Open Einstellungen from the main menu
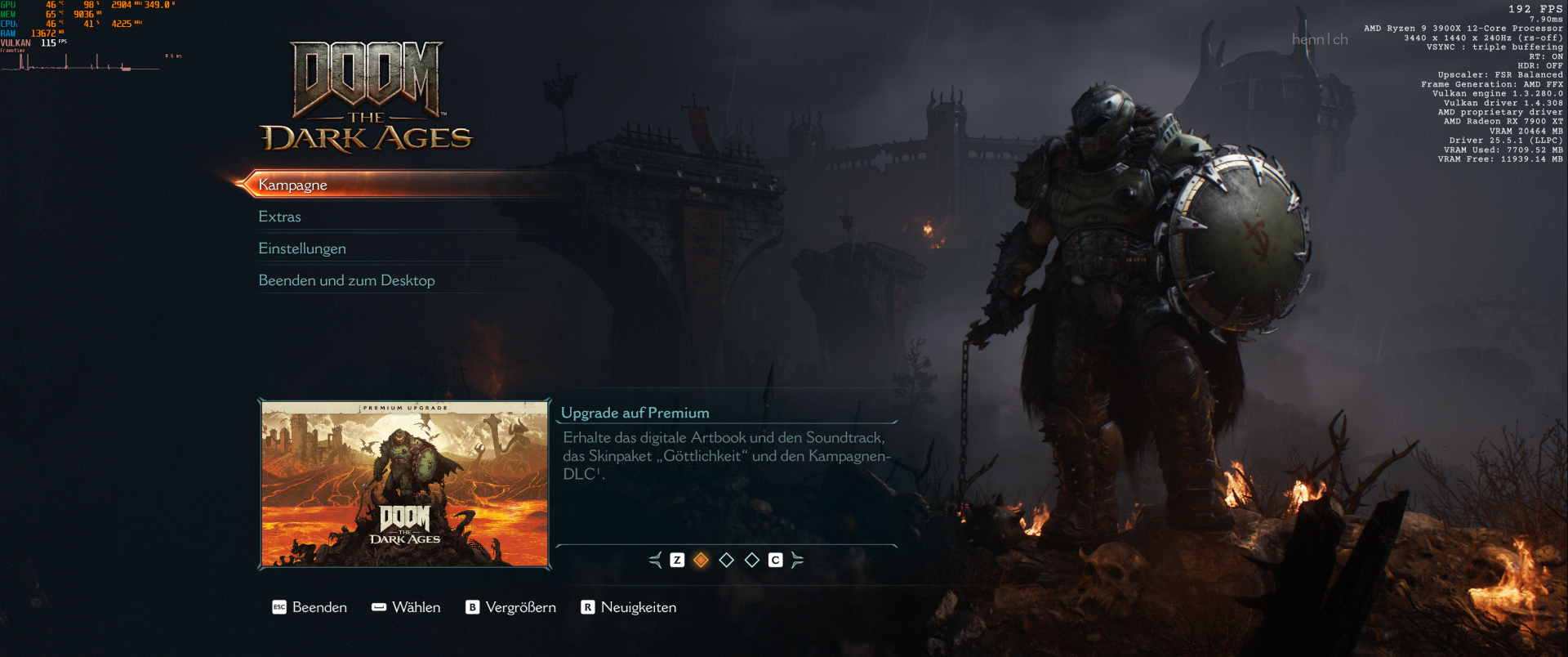 pyautogui.click(x=302, y=248)
